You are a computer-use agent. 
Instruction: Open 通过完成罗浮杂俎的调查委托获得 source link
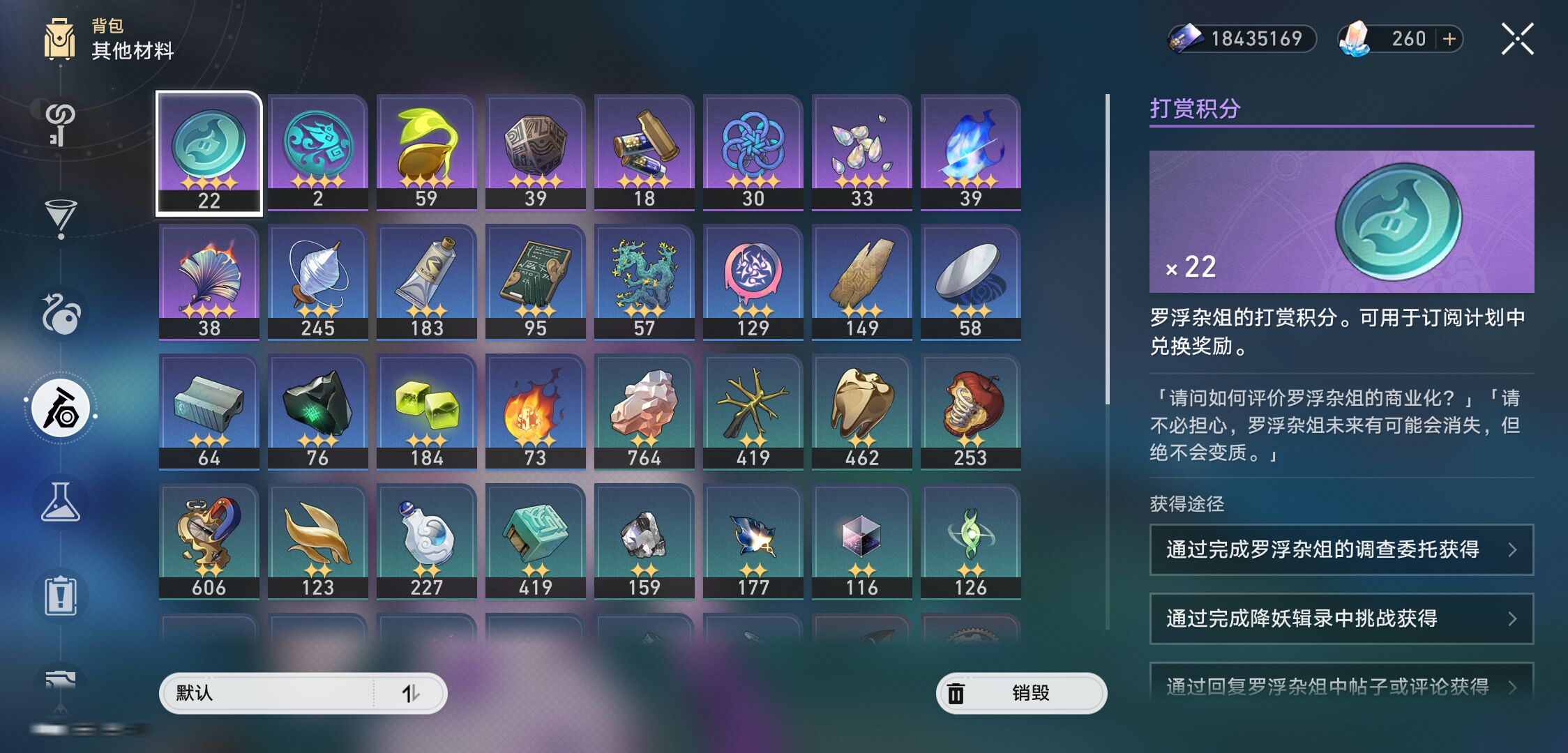coord(1341,549)
